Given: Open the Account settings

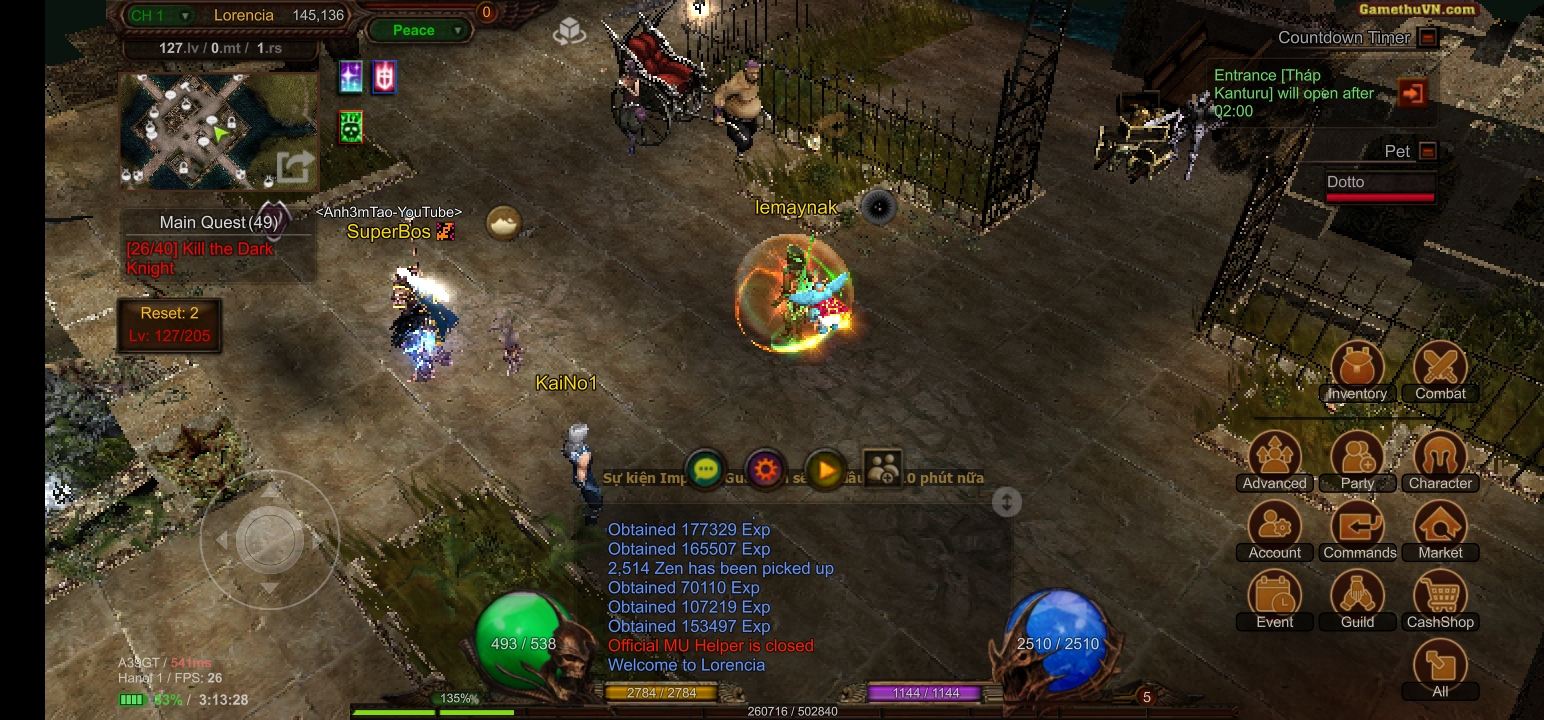Looking at the screenshot, I should click(1274, 530).
